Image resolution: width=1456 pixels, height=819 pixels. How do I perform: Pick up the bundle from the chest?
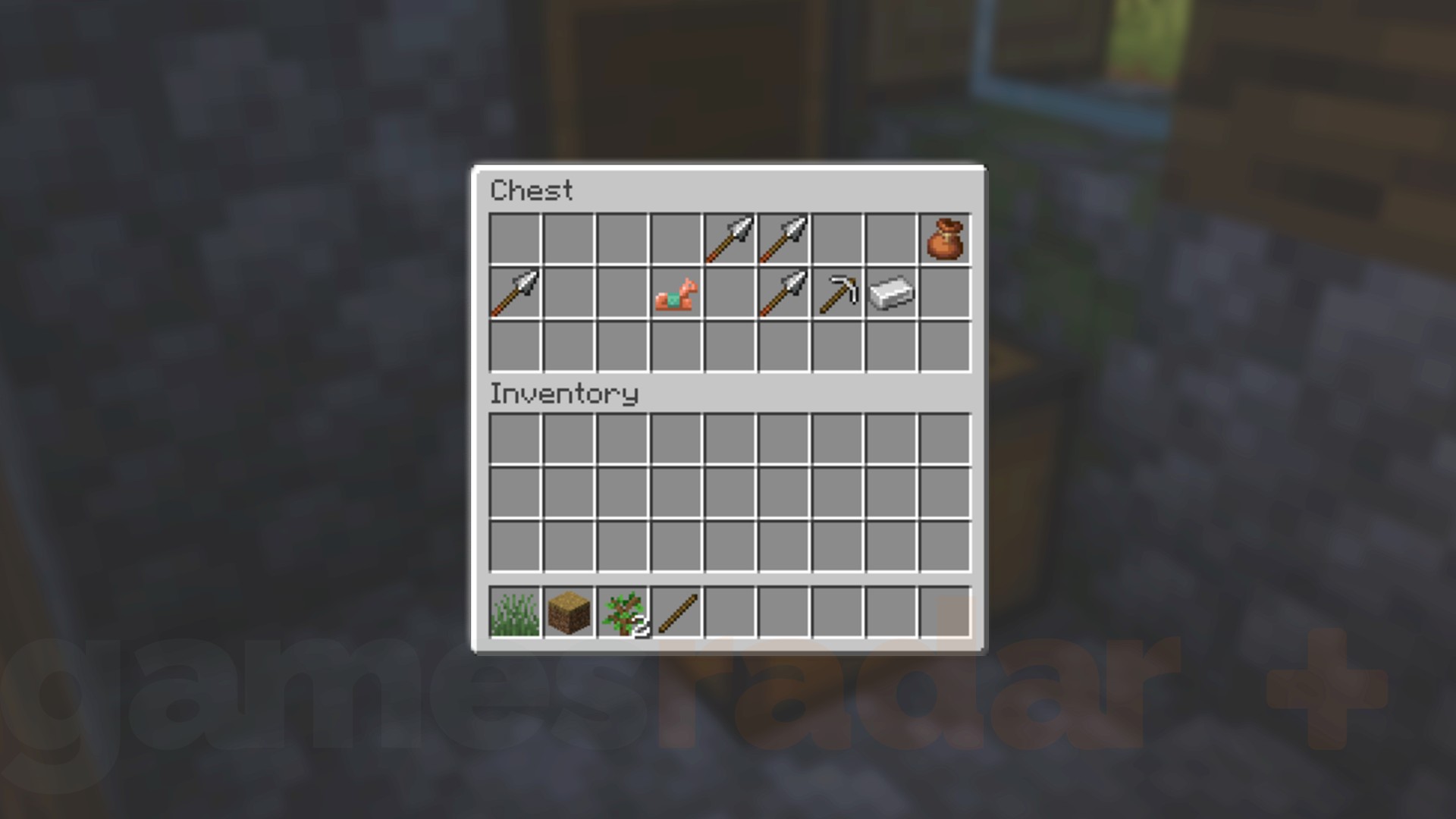tap(945, 240)
